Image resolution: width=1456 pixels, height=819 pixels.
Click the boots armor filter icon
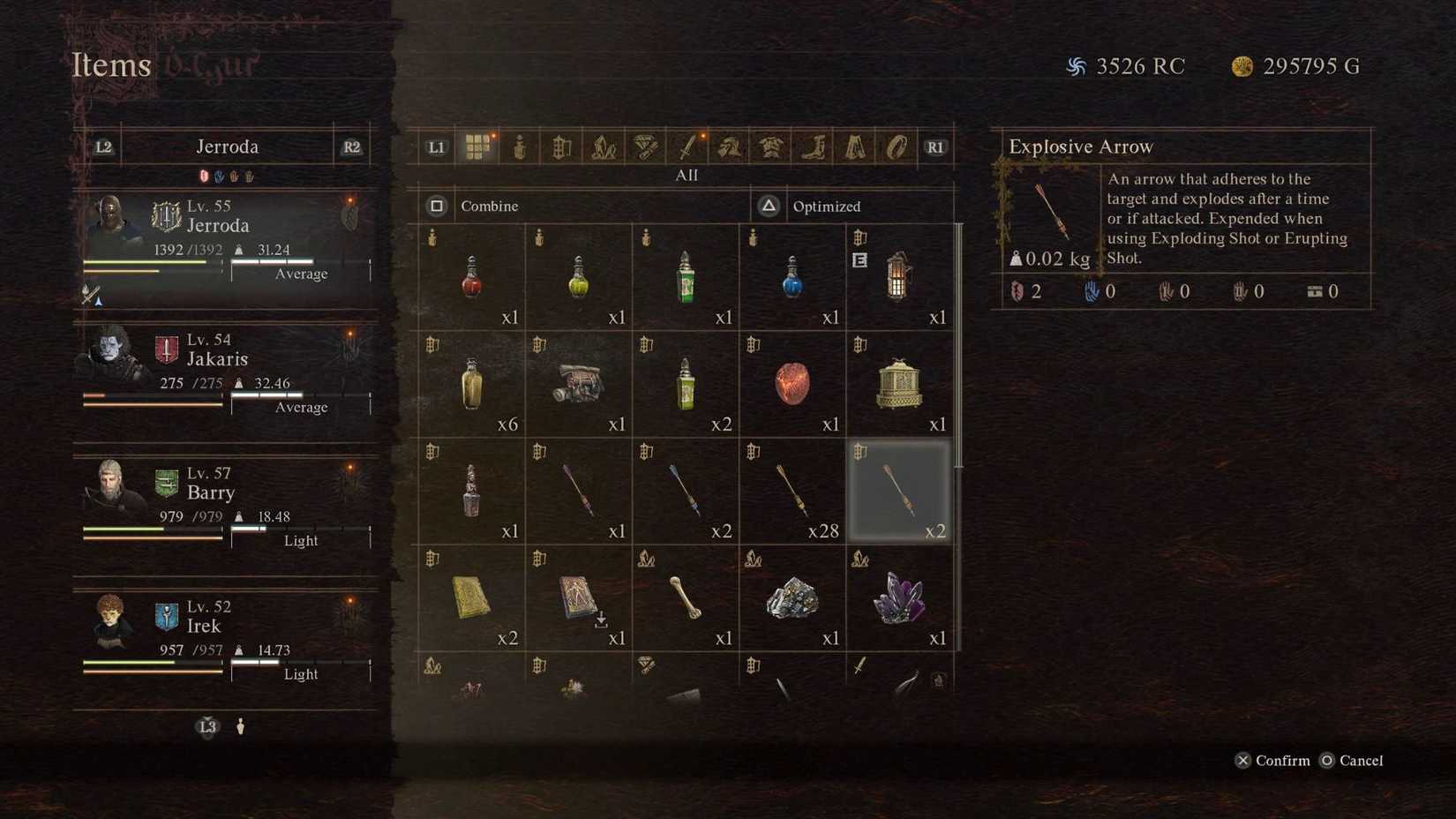tap(811, 147)
